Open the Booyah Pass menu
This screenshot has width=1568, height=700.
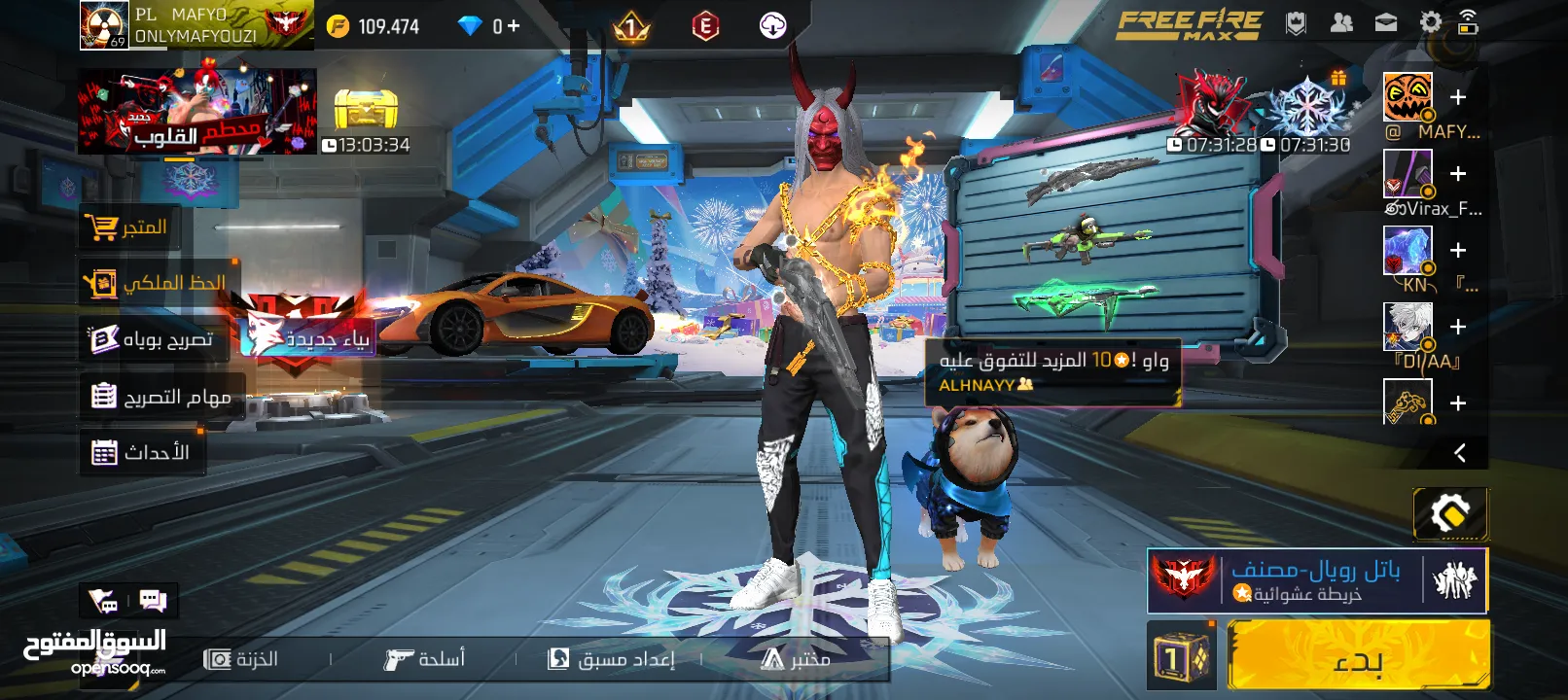tap(153, 339)
